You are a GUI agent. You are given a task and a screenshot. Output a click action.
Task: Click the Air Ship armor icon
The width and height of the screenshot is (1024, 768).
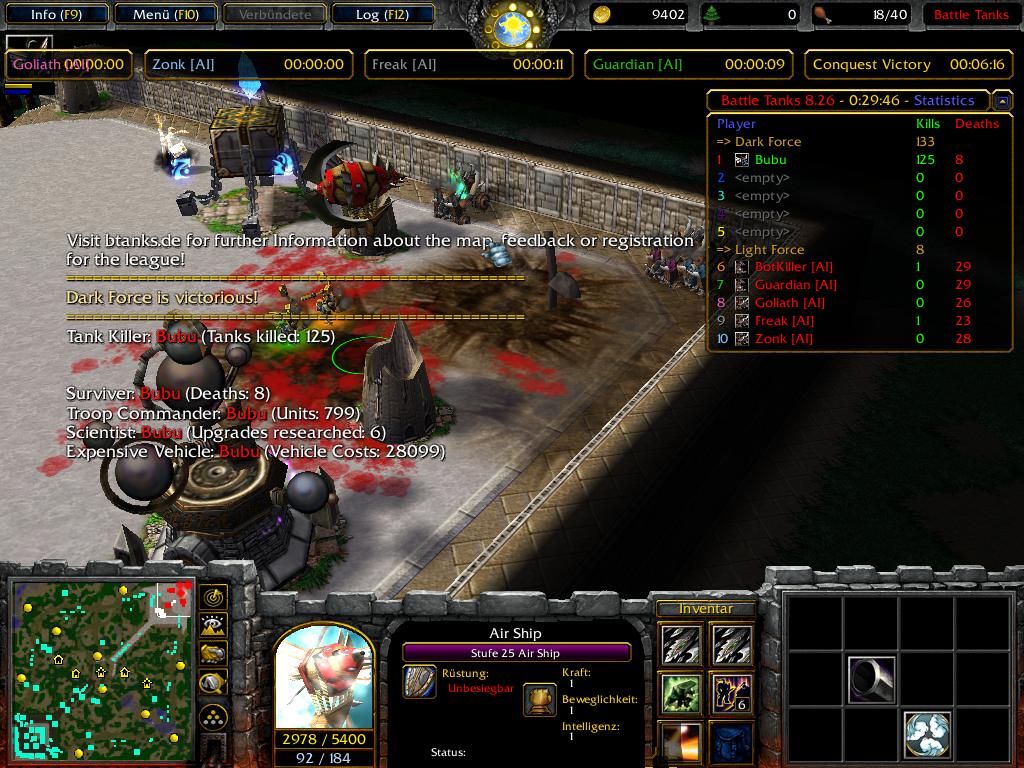419,682
